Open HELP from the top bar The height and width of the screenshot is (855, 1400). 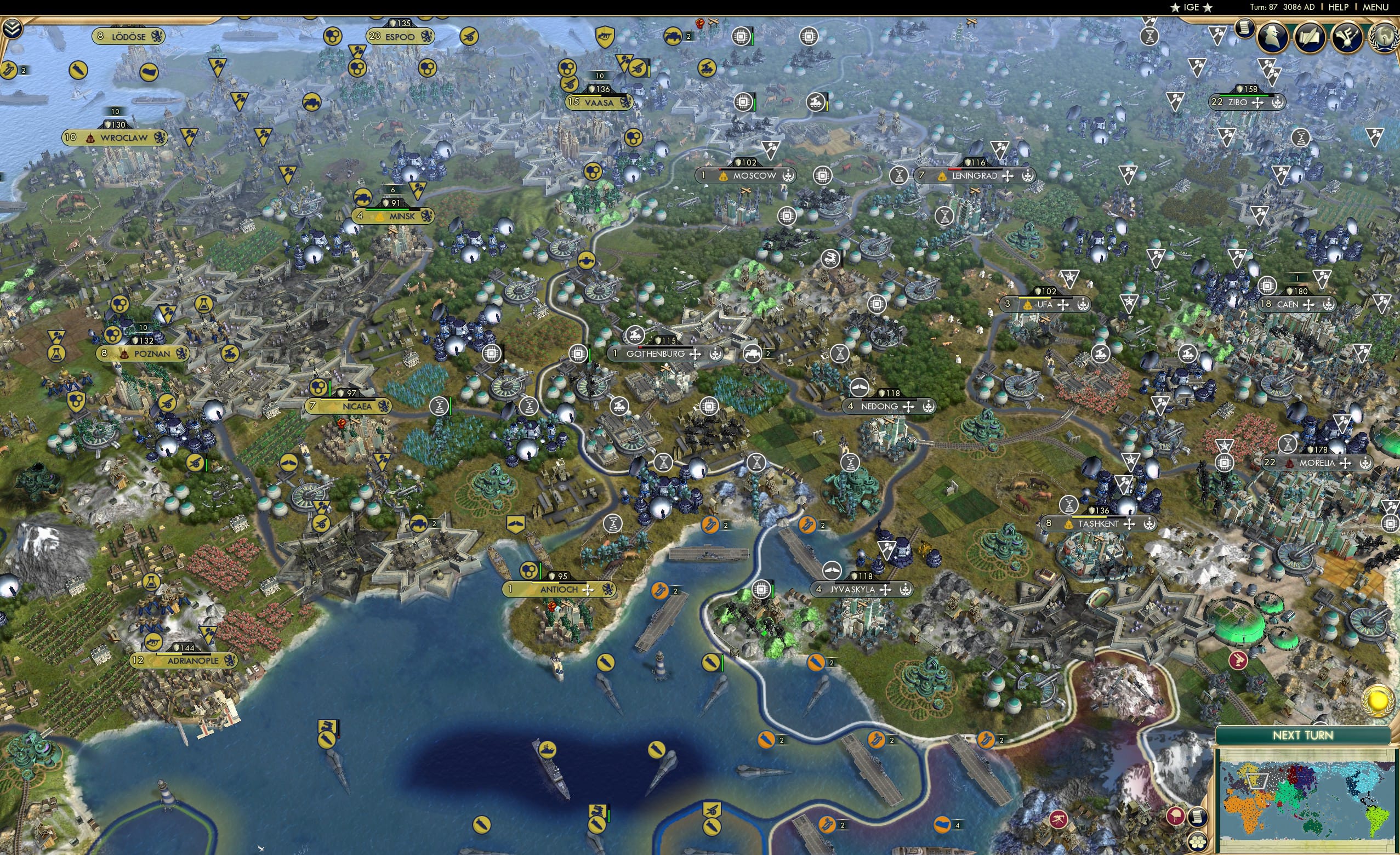click(x=1339, y=7)
